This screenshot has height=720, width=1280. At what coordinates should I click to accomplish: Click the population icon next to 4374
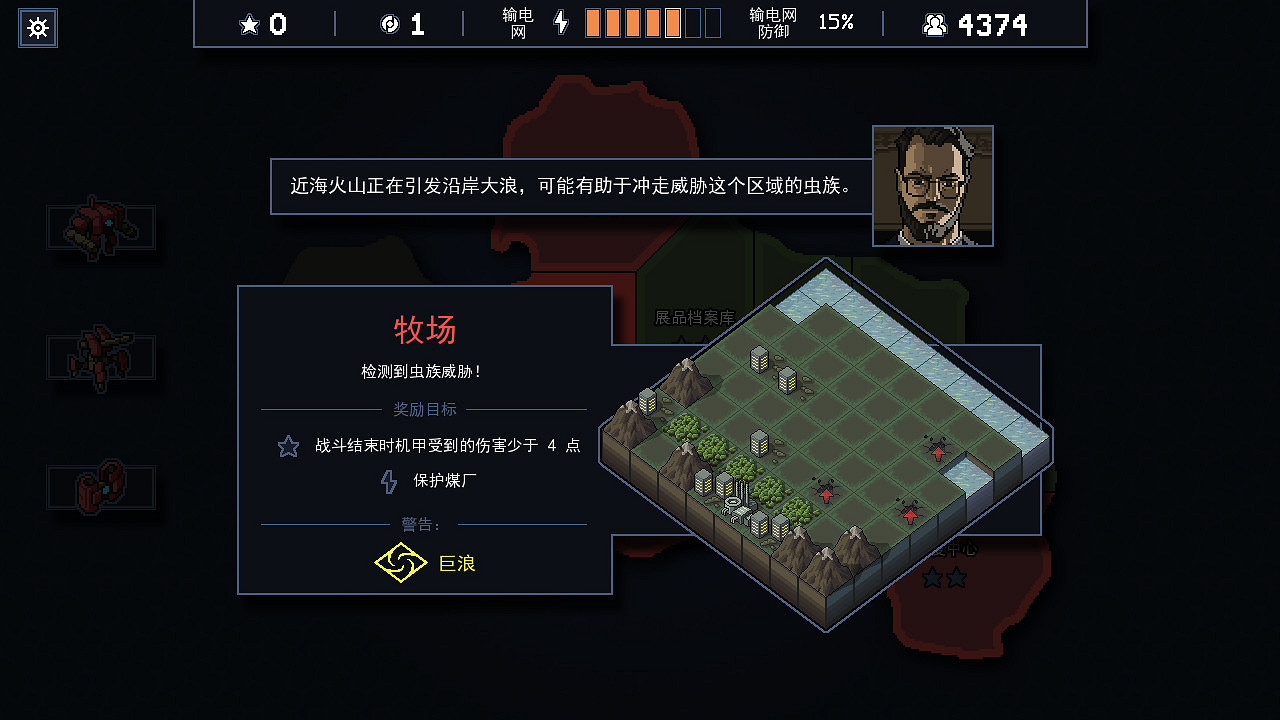click(934, 23)
